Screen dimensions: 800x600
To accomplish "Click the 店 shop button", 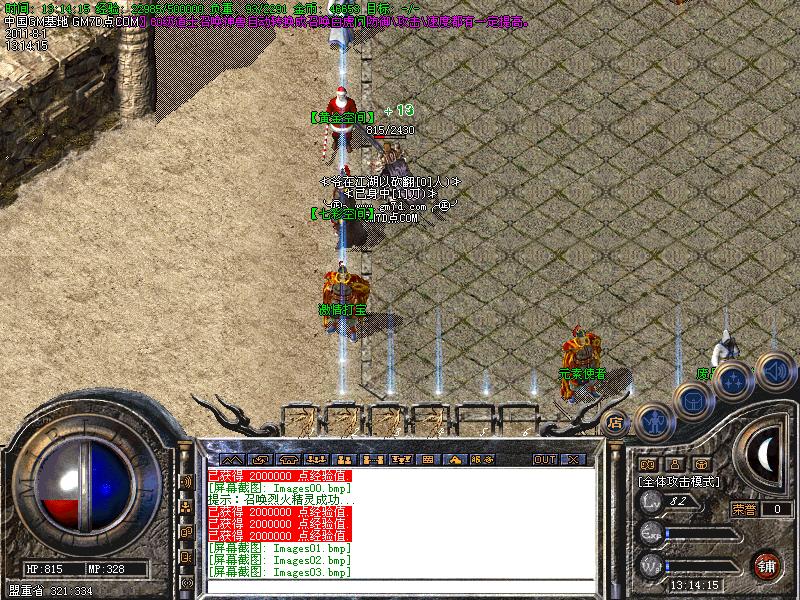I will coord(615,422).
